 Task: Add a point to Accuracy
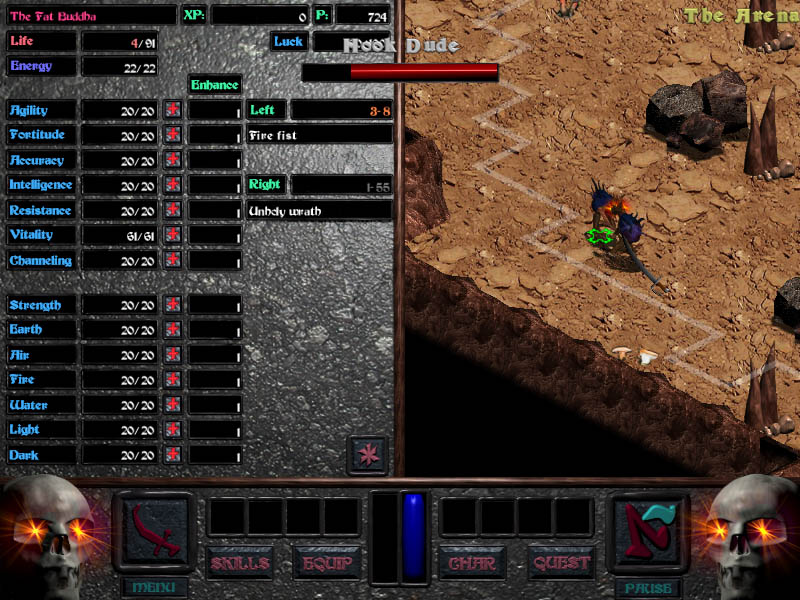(173, 160)
